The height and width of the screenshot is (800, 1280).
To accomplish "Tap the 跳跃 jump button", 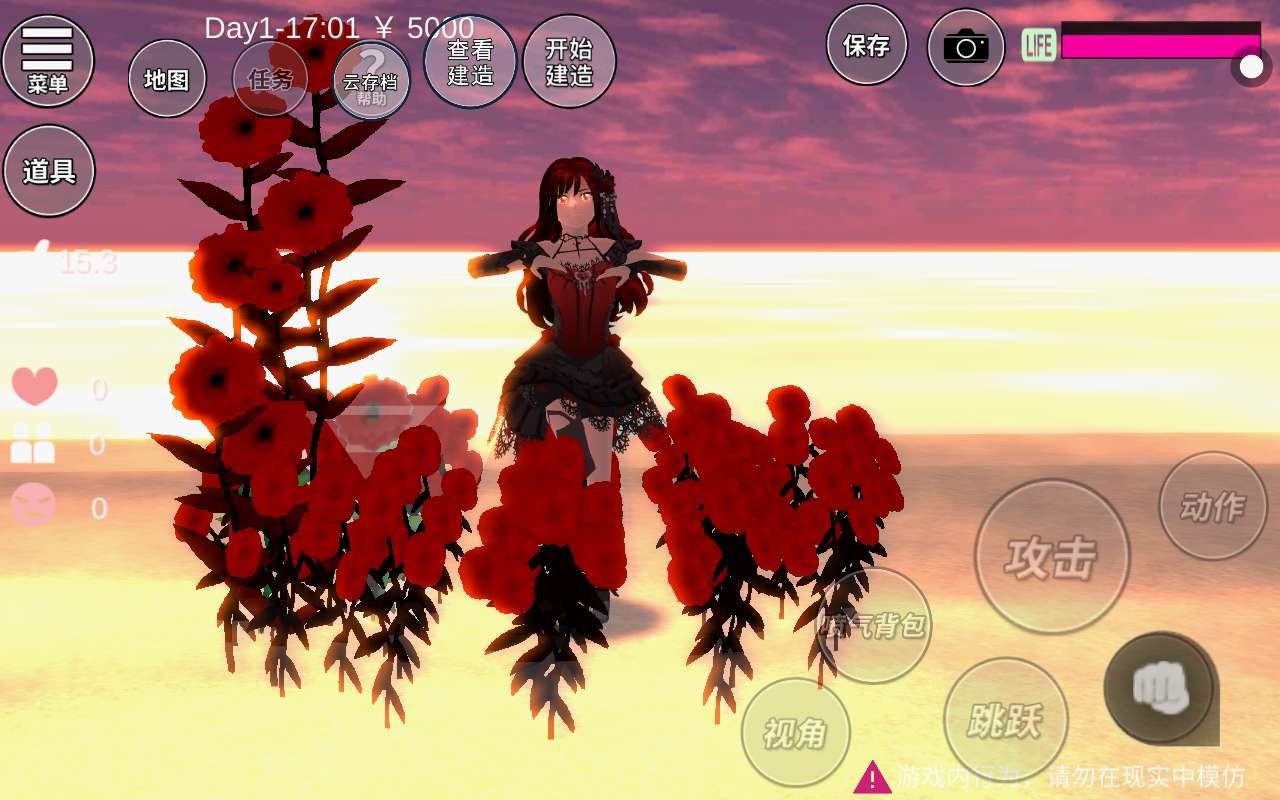I will coord(1005,720).
